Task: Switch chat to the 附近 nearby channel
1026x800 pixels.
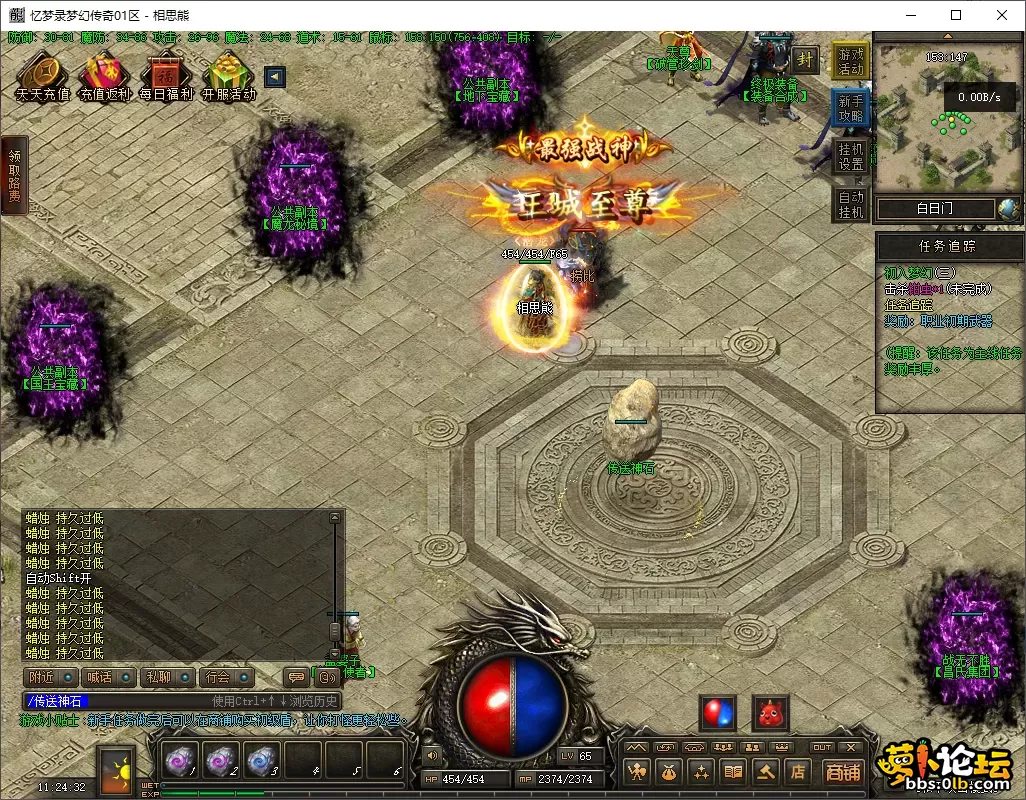Action: [42, 677]
